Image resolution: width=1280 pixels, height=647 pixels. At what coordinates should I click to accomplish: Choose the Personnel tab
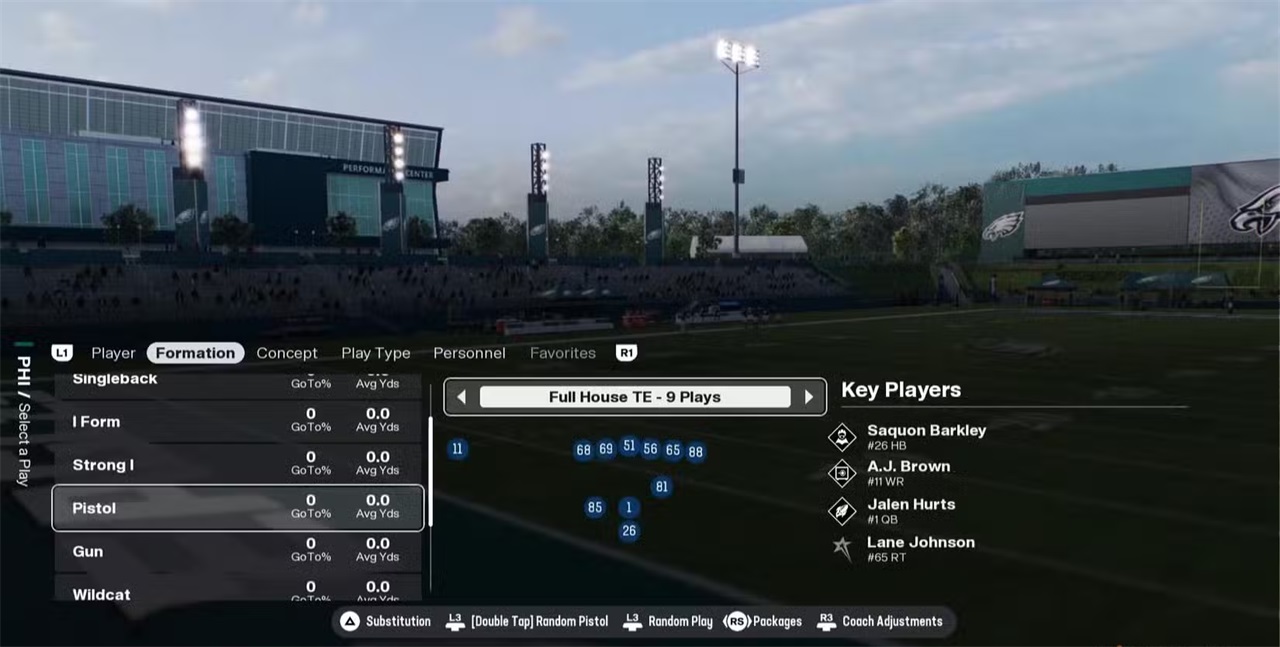point(469,353)
